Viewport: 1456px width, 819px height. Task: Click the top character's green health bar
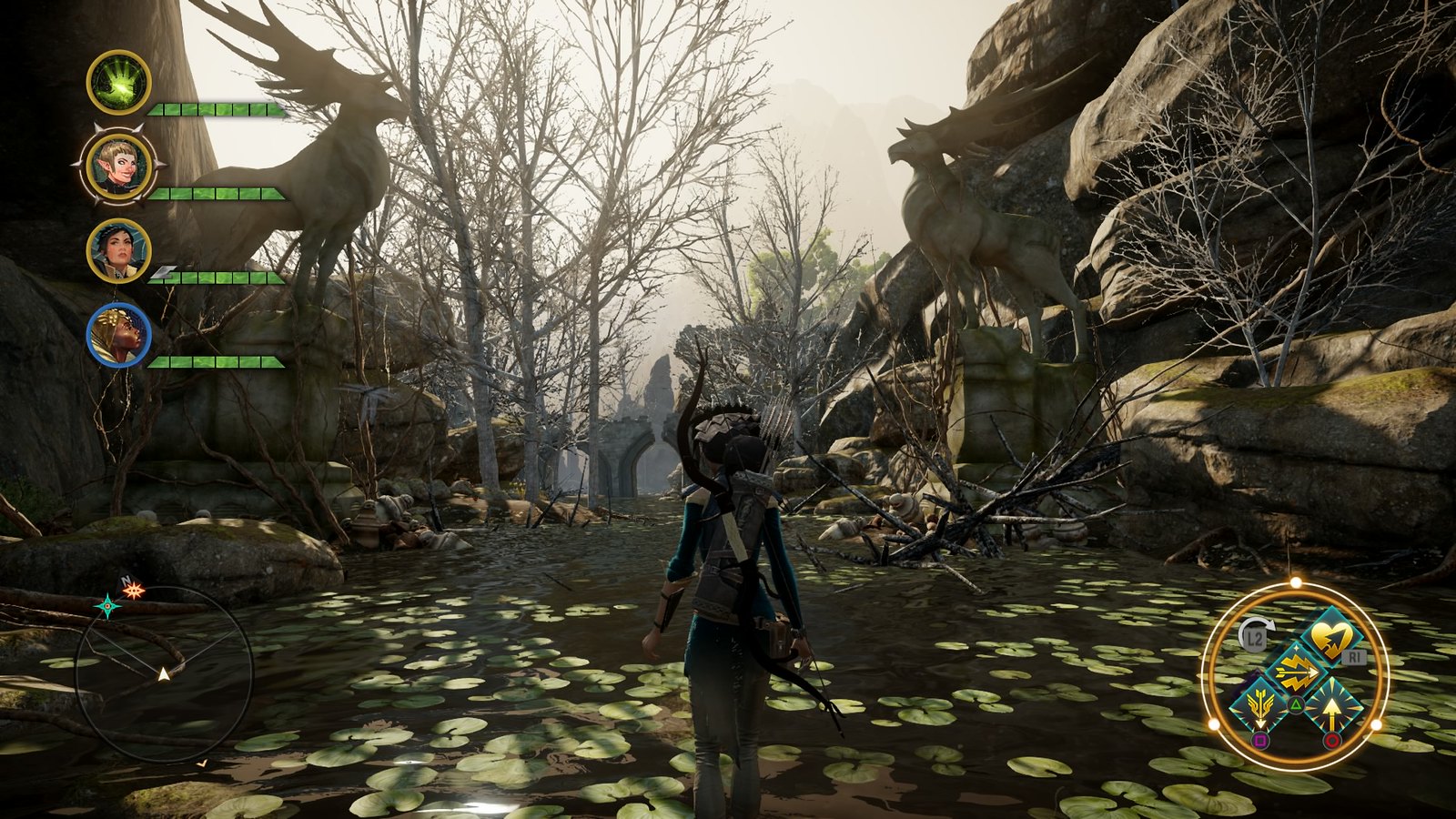[x=214, y=110]
